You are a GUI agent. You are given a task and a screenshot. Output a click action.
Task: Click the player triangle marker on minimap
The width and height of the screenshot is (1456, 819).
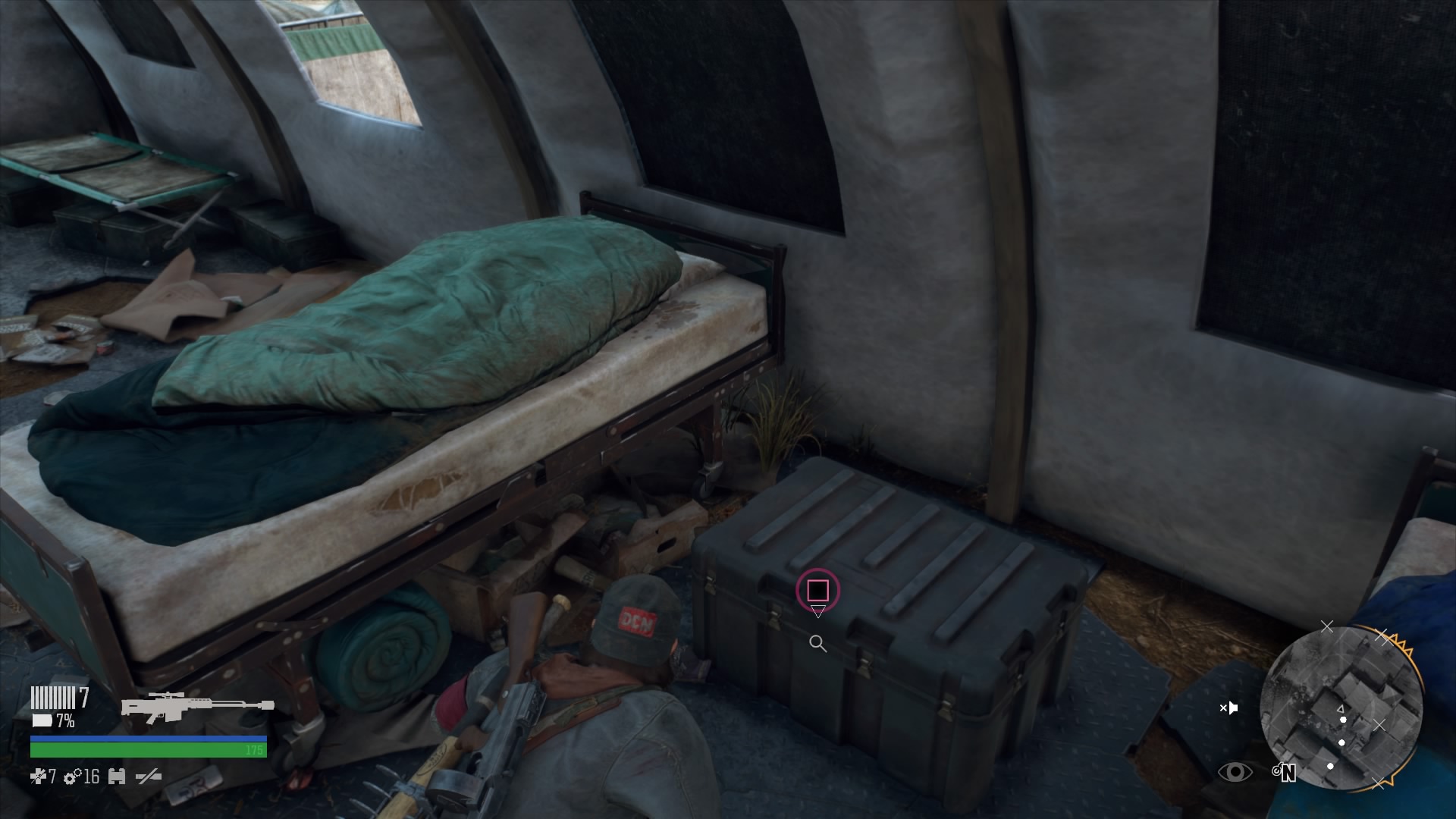1341,709
